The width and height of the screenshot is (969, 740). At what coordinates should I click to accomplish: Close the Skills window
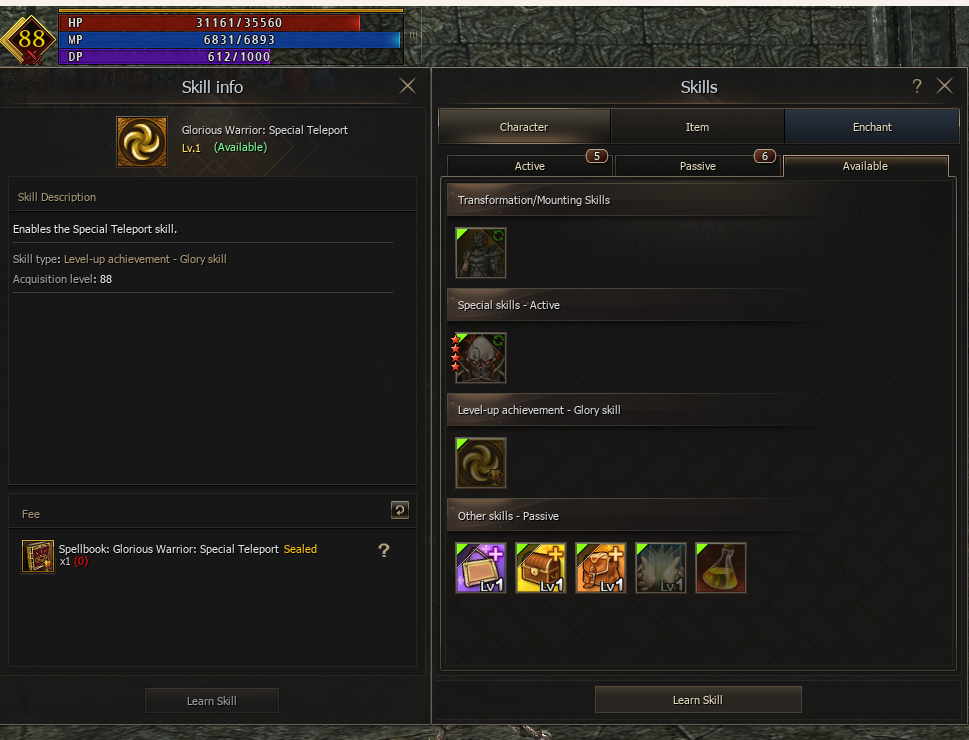(x=944, y=86)
